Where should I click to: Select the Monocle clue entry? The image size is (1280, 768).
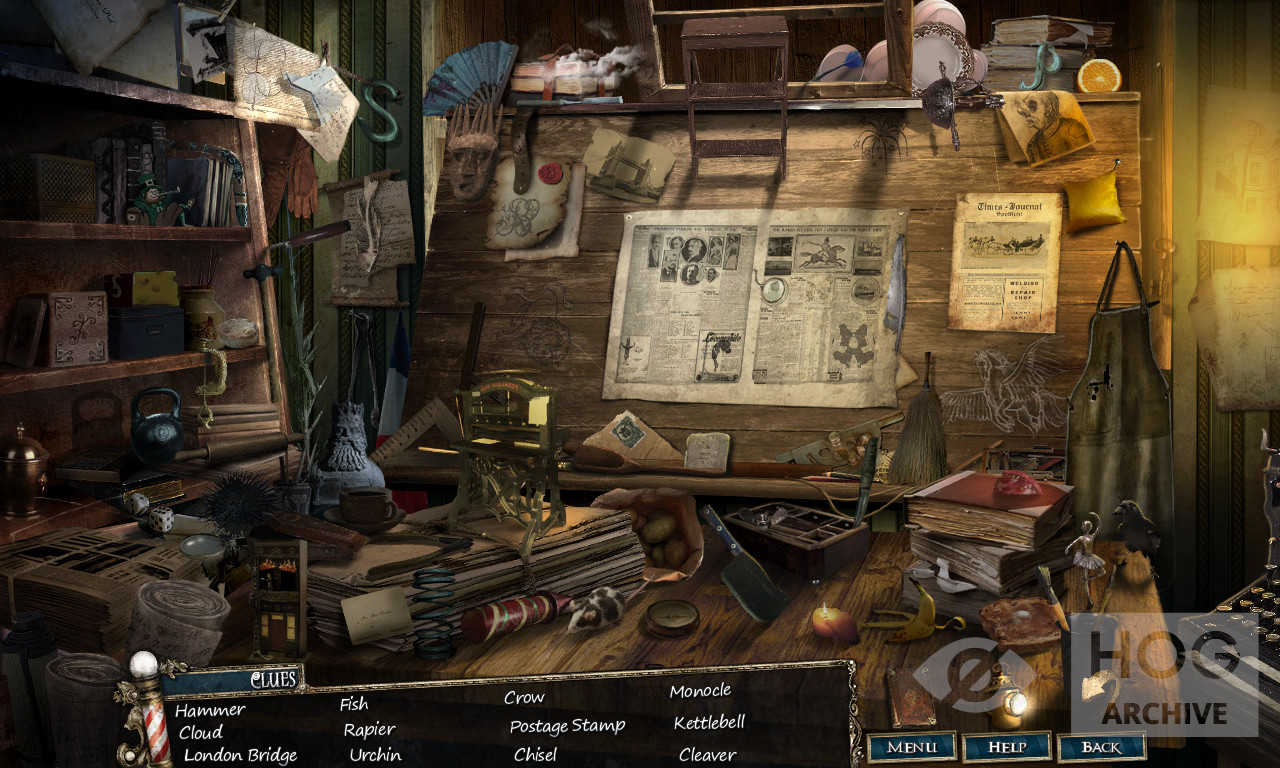pos(700,691)
